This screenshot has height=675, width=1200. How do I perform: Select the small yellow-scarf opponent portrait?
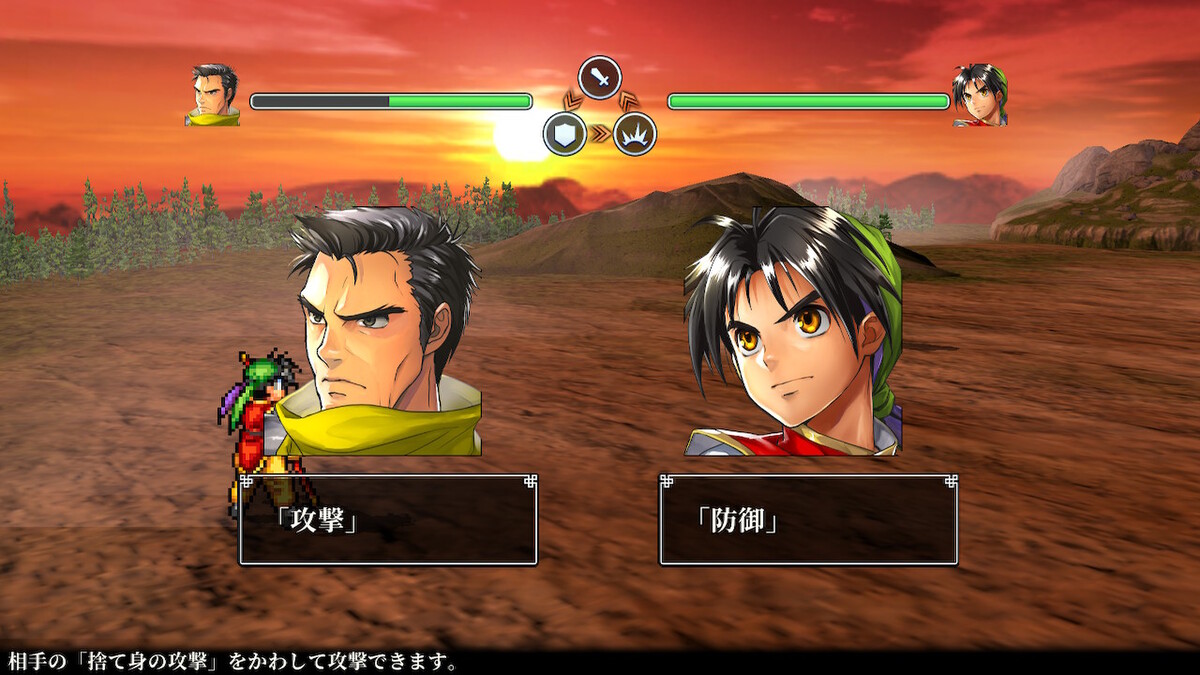click(213, 95)
